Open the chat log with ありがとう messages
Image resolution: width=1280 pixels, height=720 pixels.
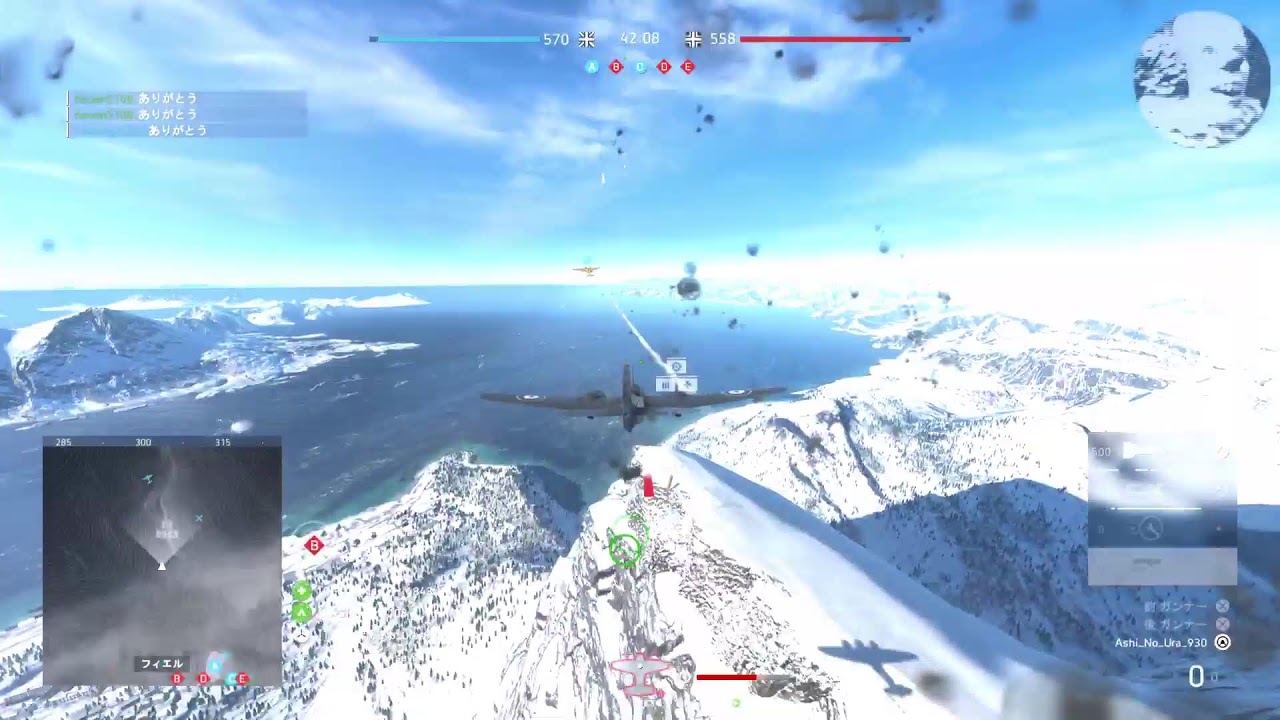click(187, 114)
